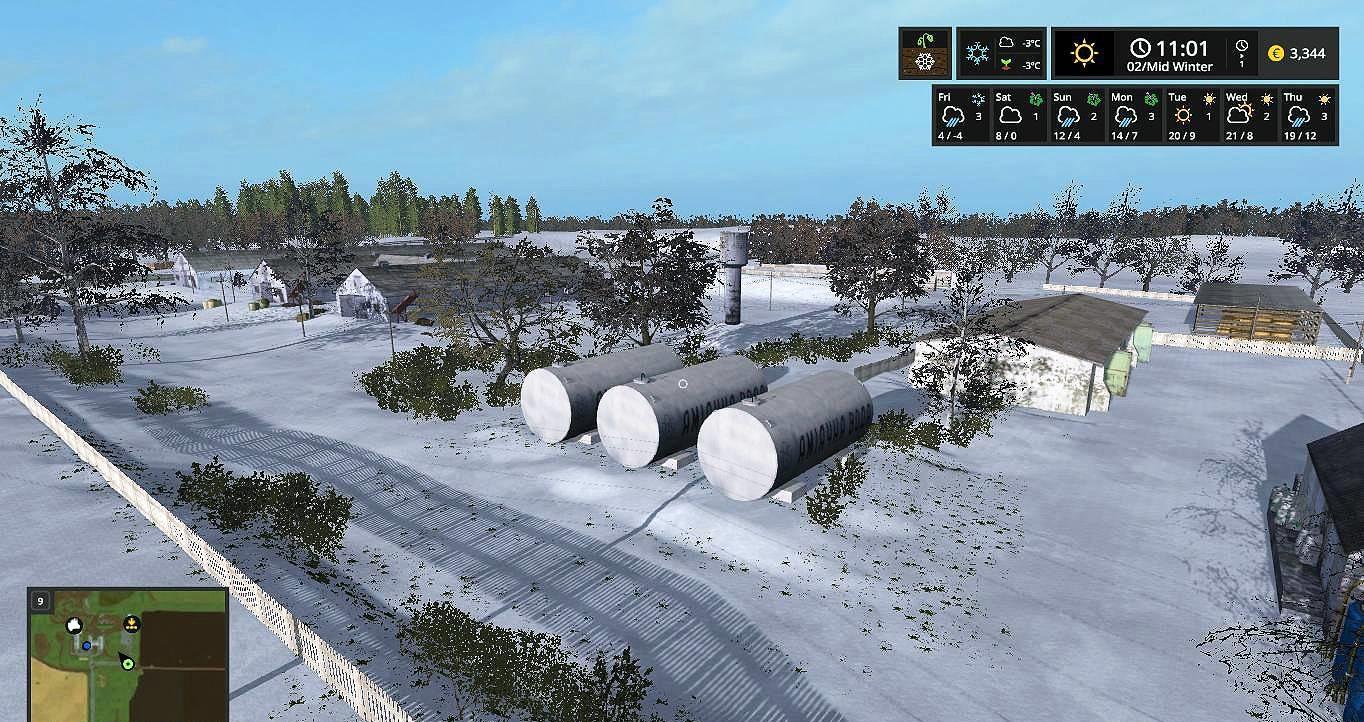The height and width of the screenshot is (722, 1364).
Task: Open the minimap
Action: click(x=128, y=654)
